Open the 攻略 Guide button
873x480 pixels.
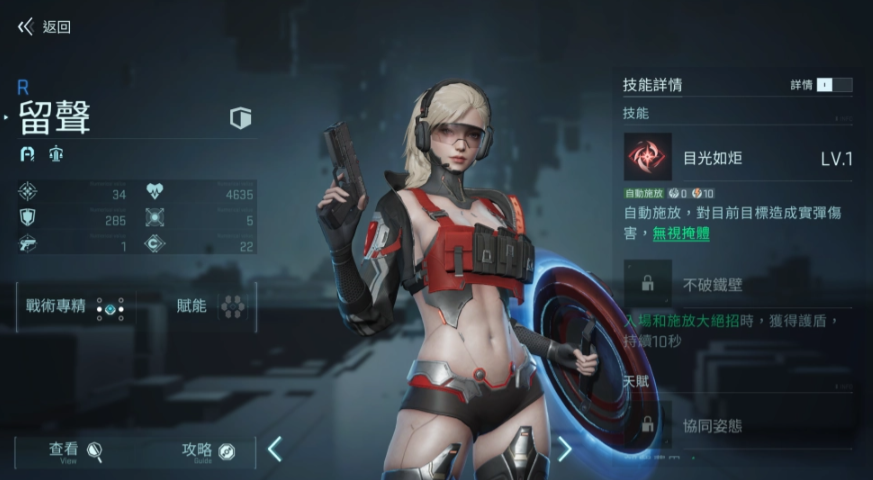click(x=209, y=451)
